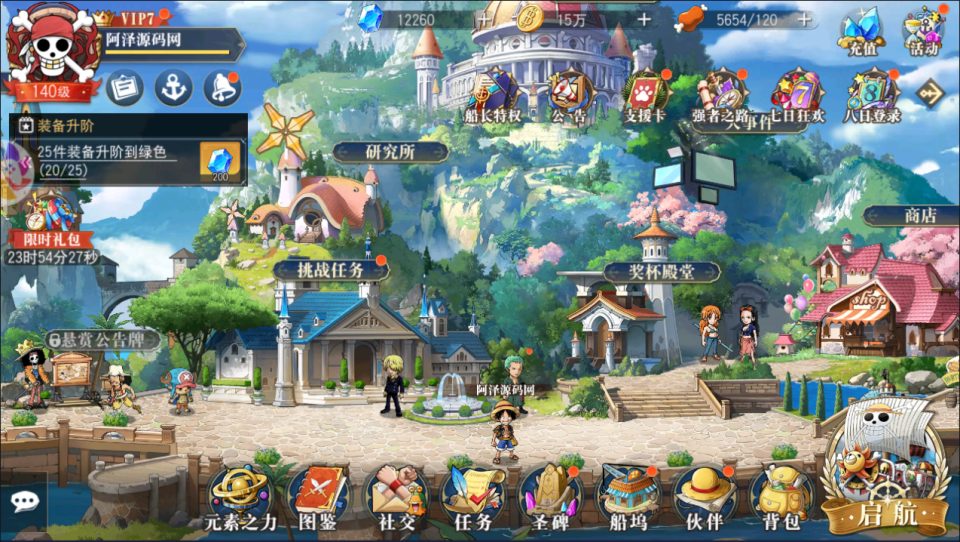Screen dimensions: 960x542
Task: Open the 支援卡 support card icon
Action: tap(645, 95)
